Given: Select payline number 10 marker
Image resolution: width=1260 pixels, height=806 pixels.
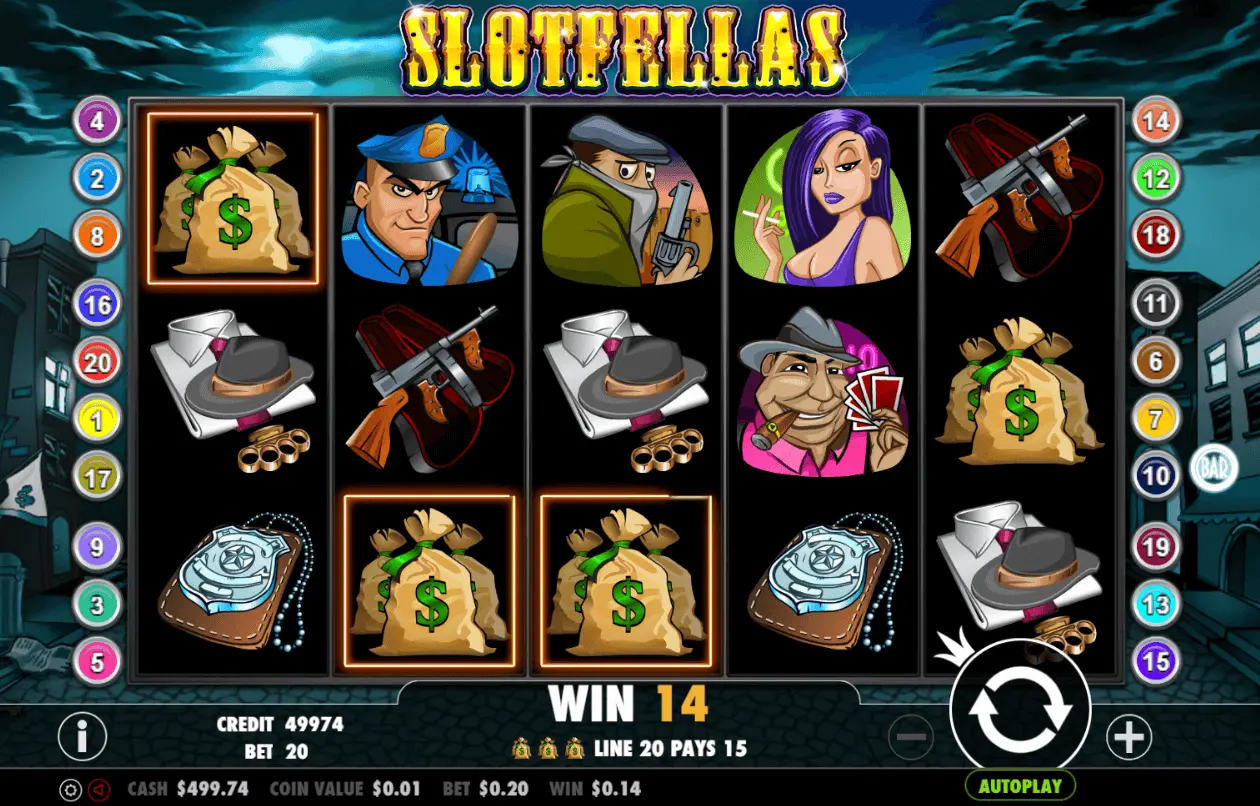Looking at the screenshot, I should (x=1156, y=476).
